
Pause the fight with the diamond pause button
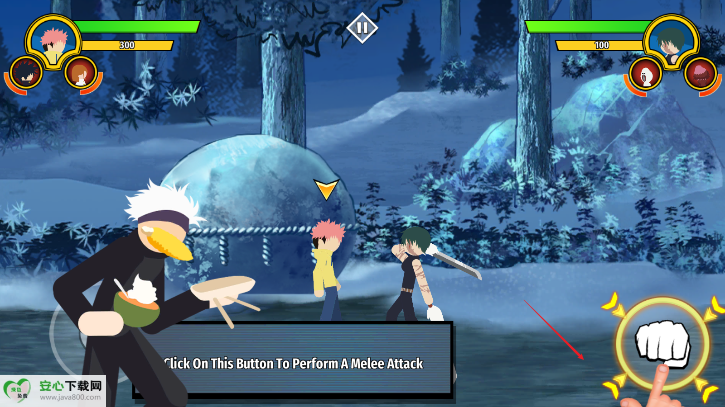click(362, 27)
